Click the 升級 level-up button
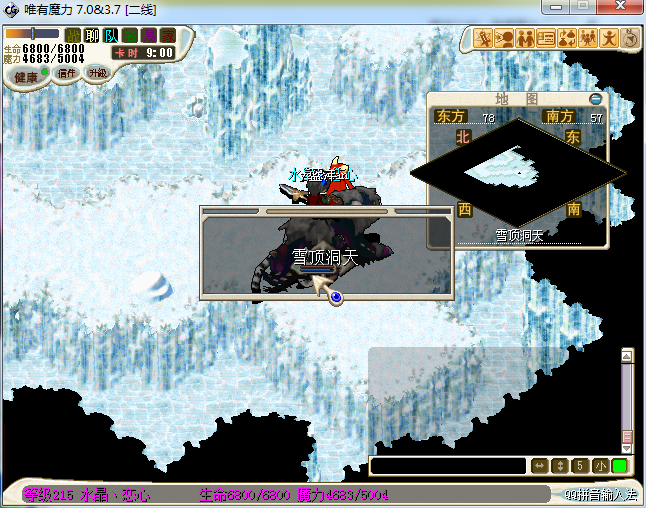Viewport: 646px width, 508px height. pyautogui.click(x=97, y=73)
